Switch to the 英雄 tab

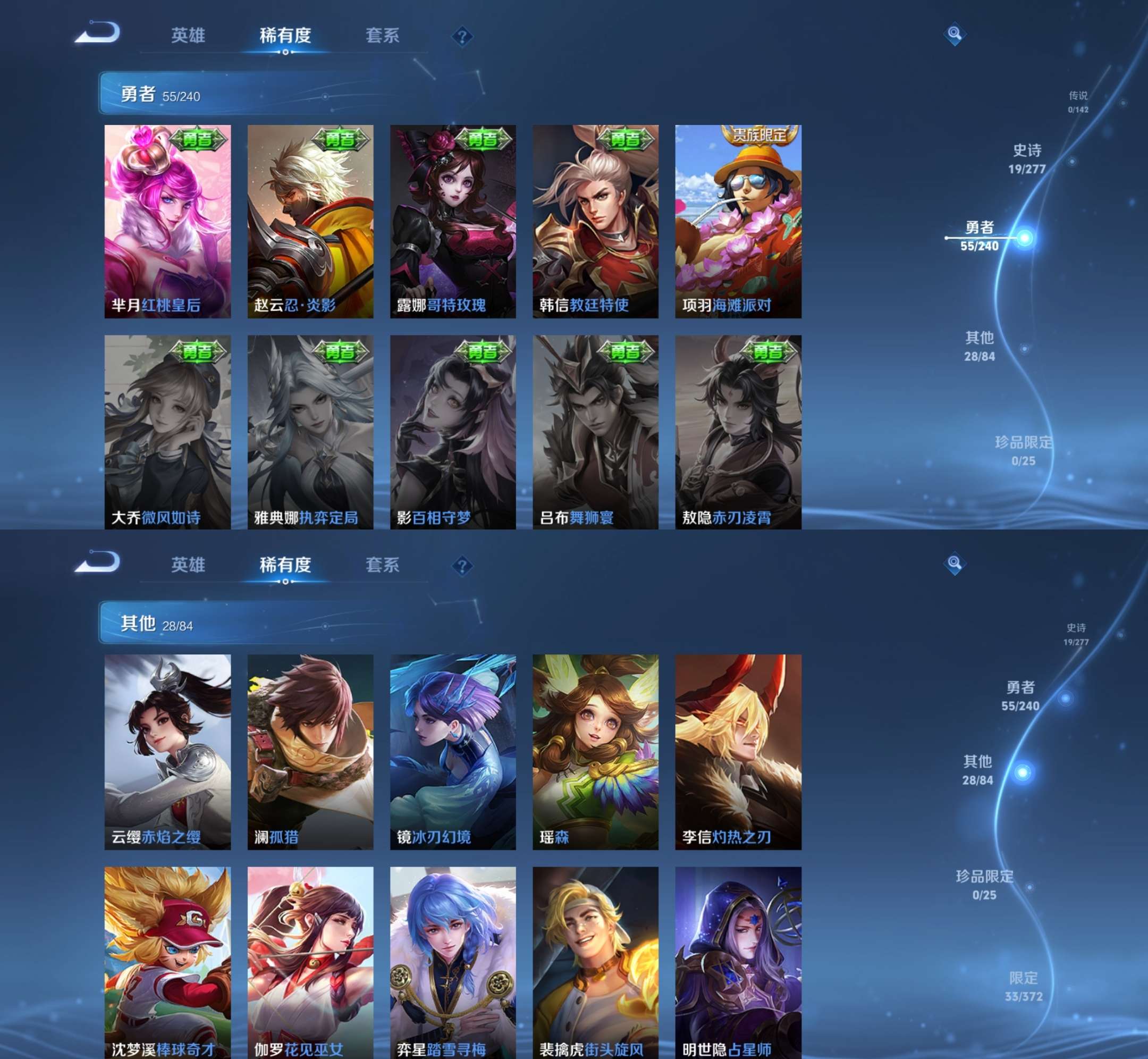(x=189, y=36)
